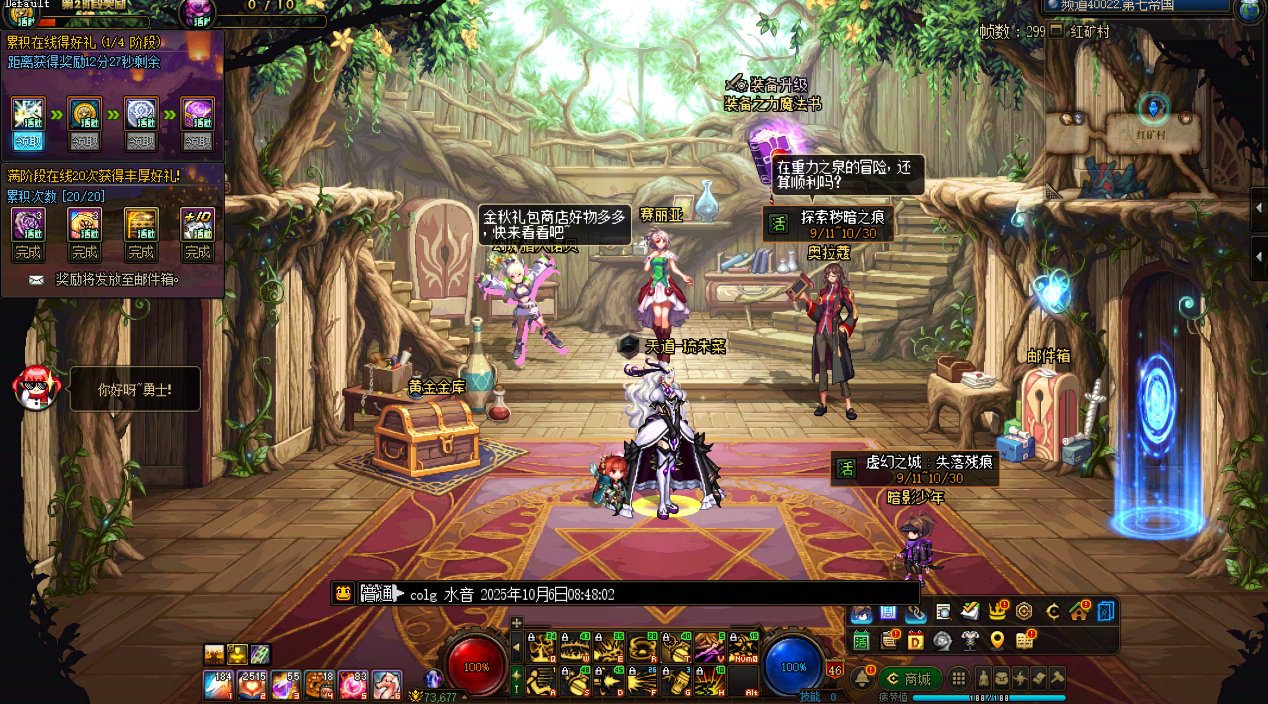Viewport: 1268px width, 704px height.
Task: Click the 虚幻之城：失落残痕 event tracker
Action: tap(915, 468)
